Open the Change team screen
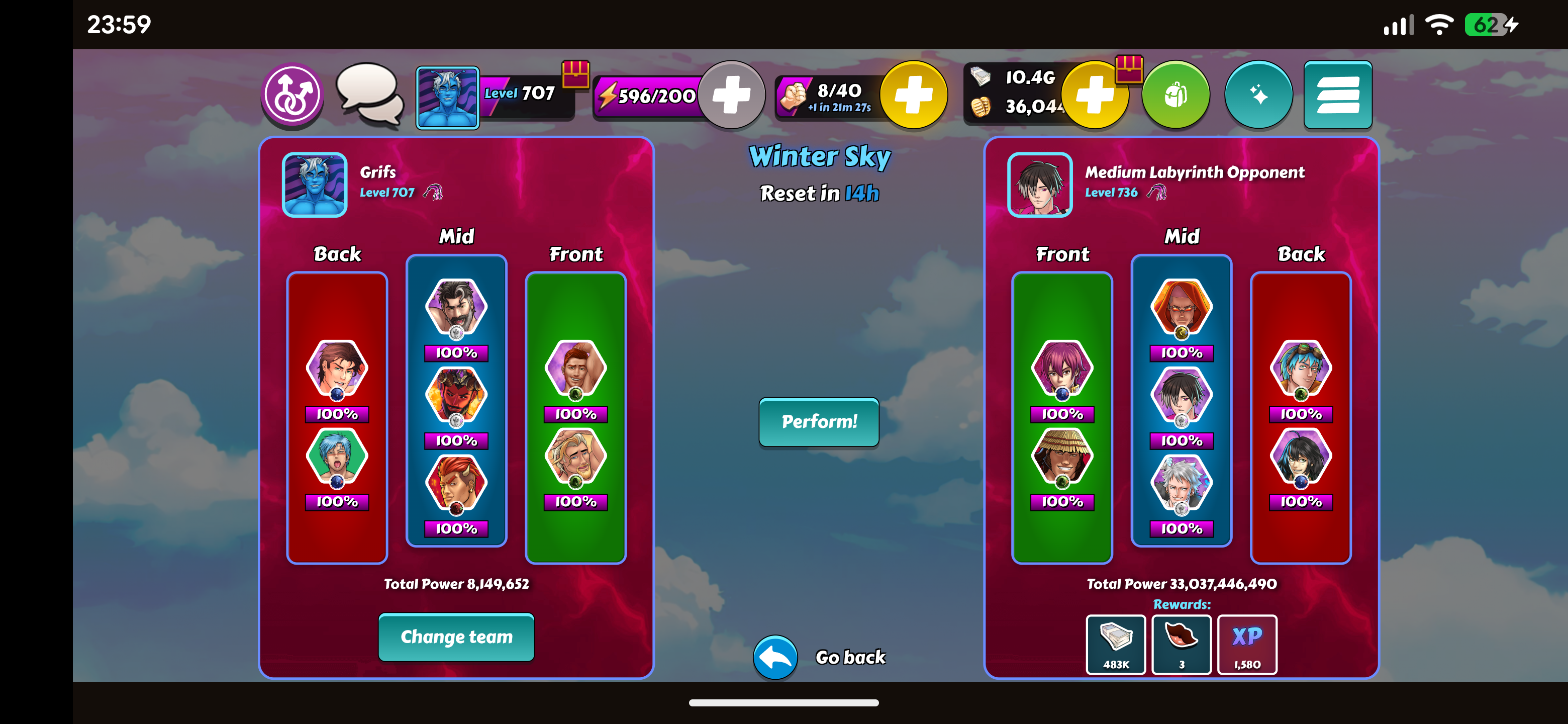The width and height of the screenshot is (1568, 724). coord(456,637)
